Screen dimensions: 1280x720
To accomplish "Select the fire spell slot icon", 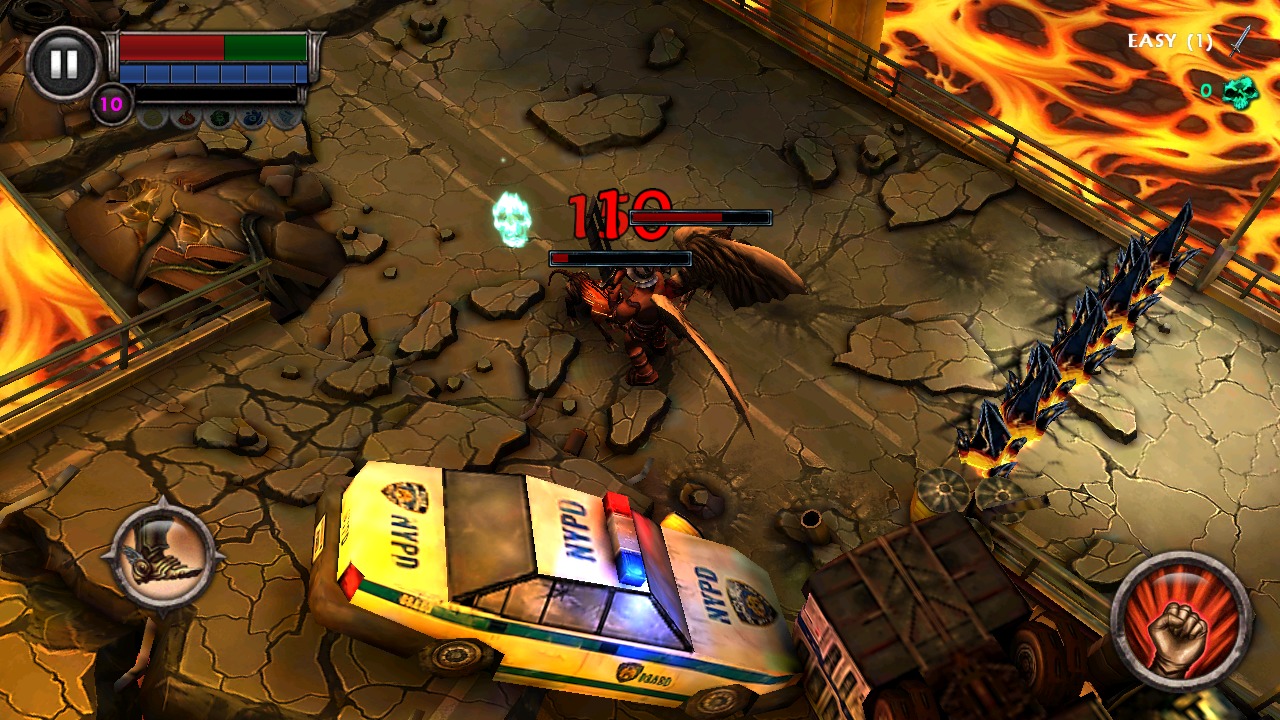I will (184, 117).
